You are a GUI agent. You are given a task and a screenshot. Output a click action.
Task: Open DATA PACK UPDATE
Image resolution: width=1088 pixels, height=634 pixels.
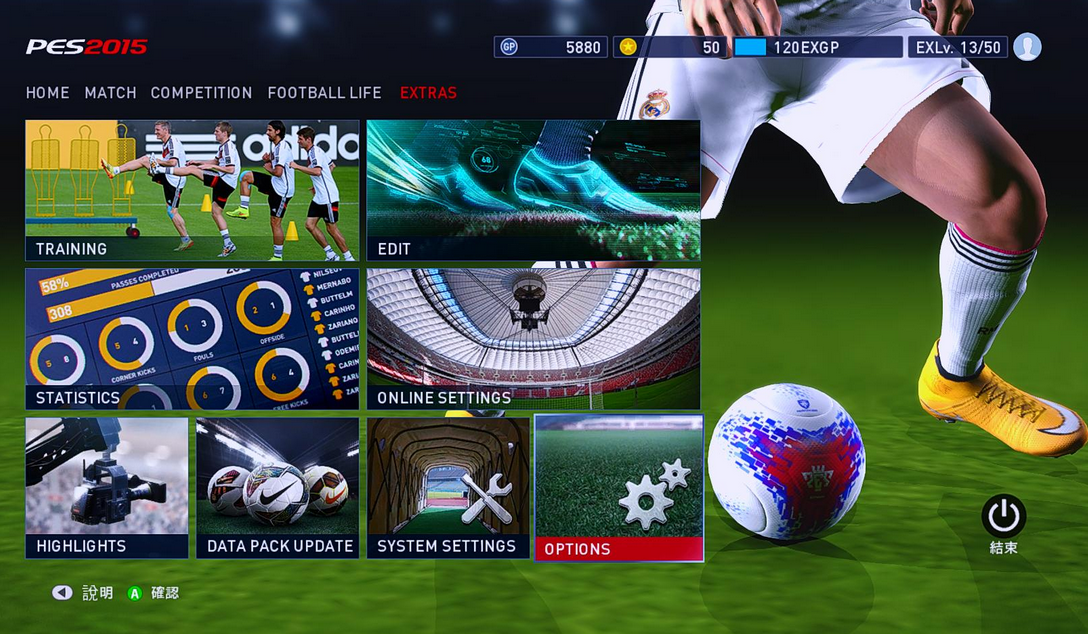click(x=278, y=487)
